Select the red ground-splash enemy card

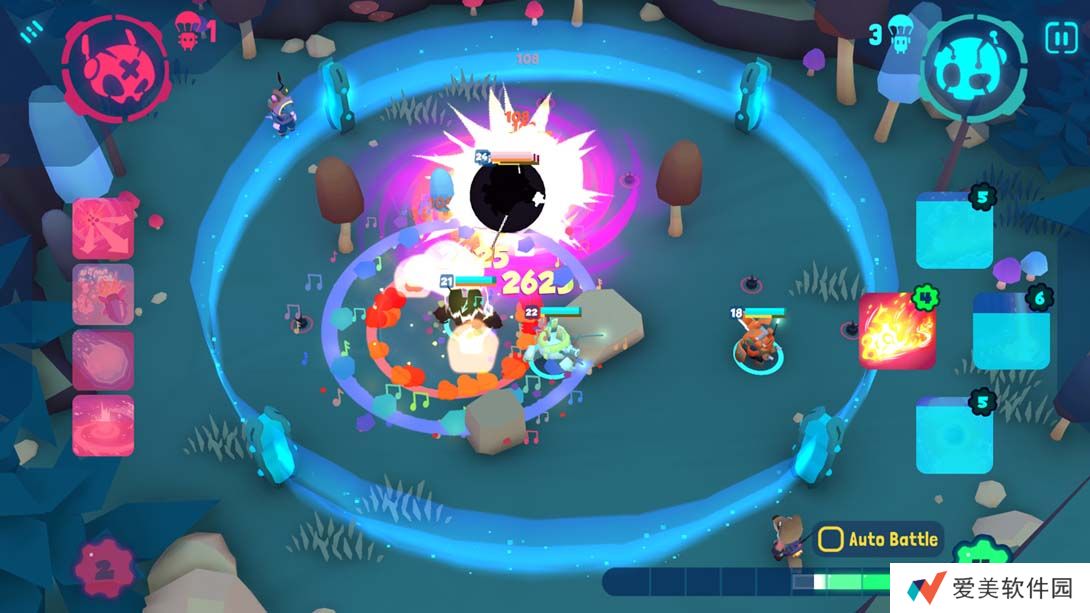pyautogui.click(x=103, y=425)
